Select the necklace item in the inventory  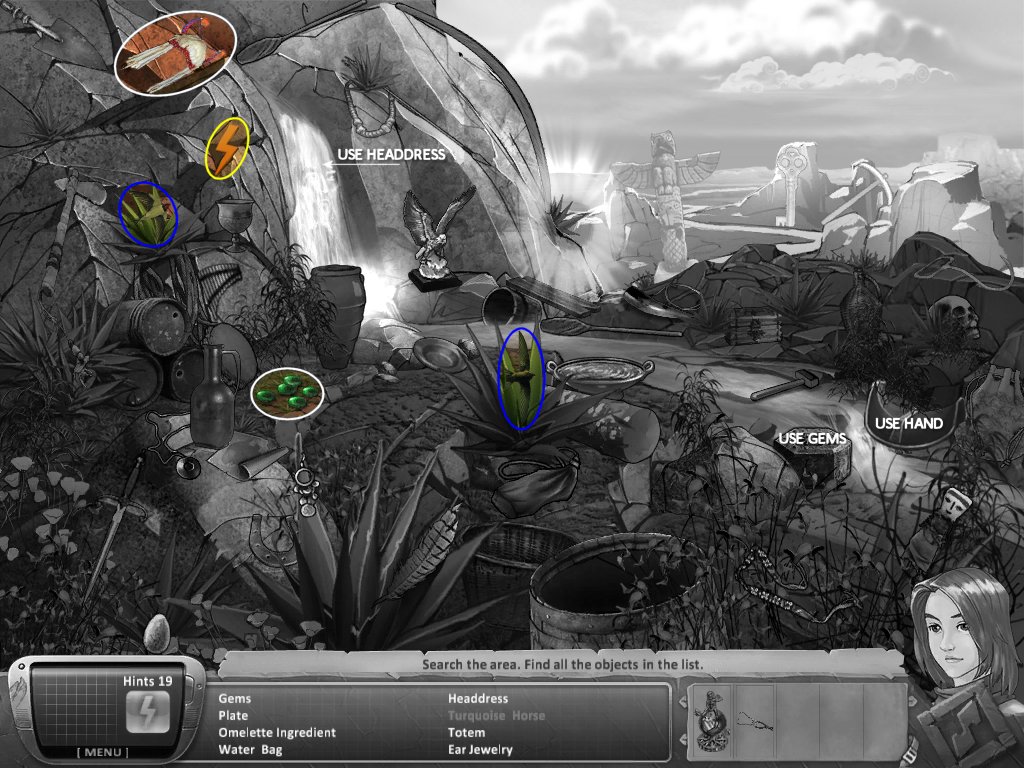click(756, 718)
